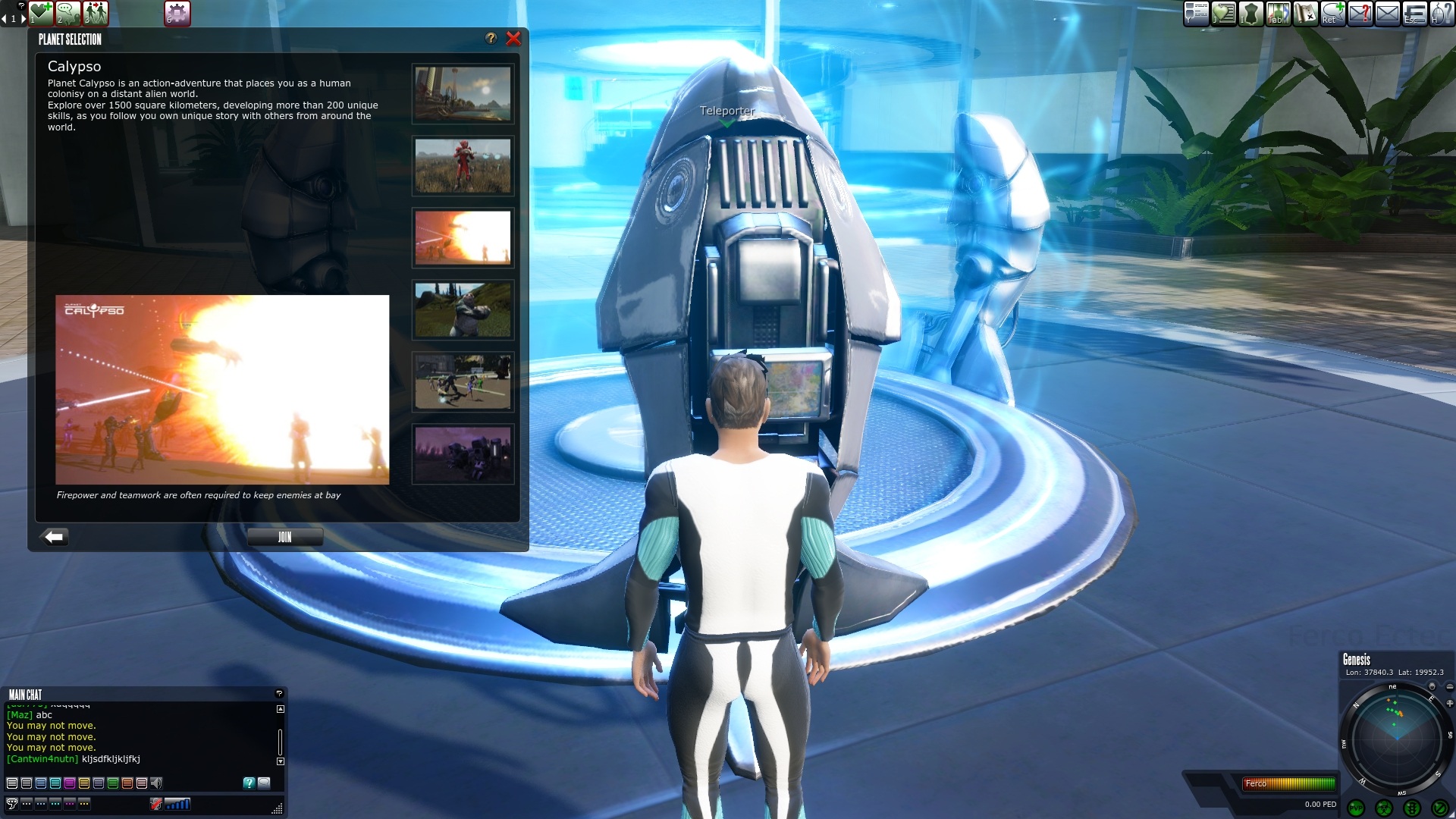Image resolution: width=1456 pixels, height=819 pixels.
Task: Open the plain envelope mail icon
Action: (x=1387, y=13)
